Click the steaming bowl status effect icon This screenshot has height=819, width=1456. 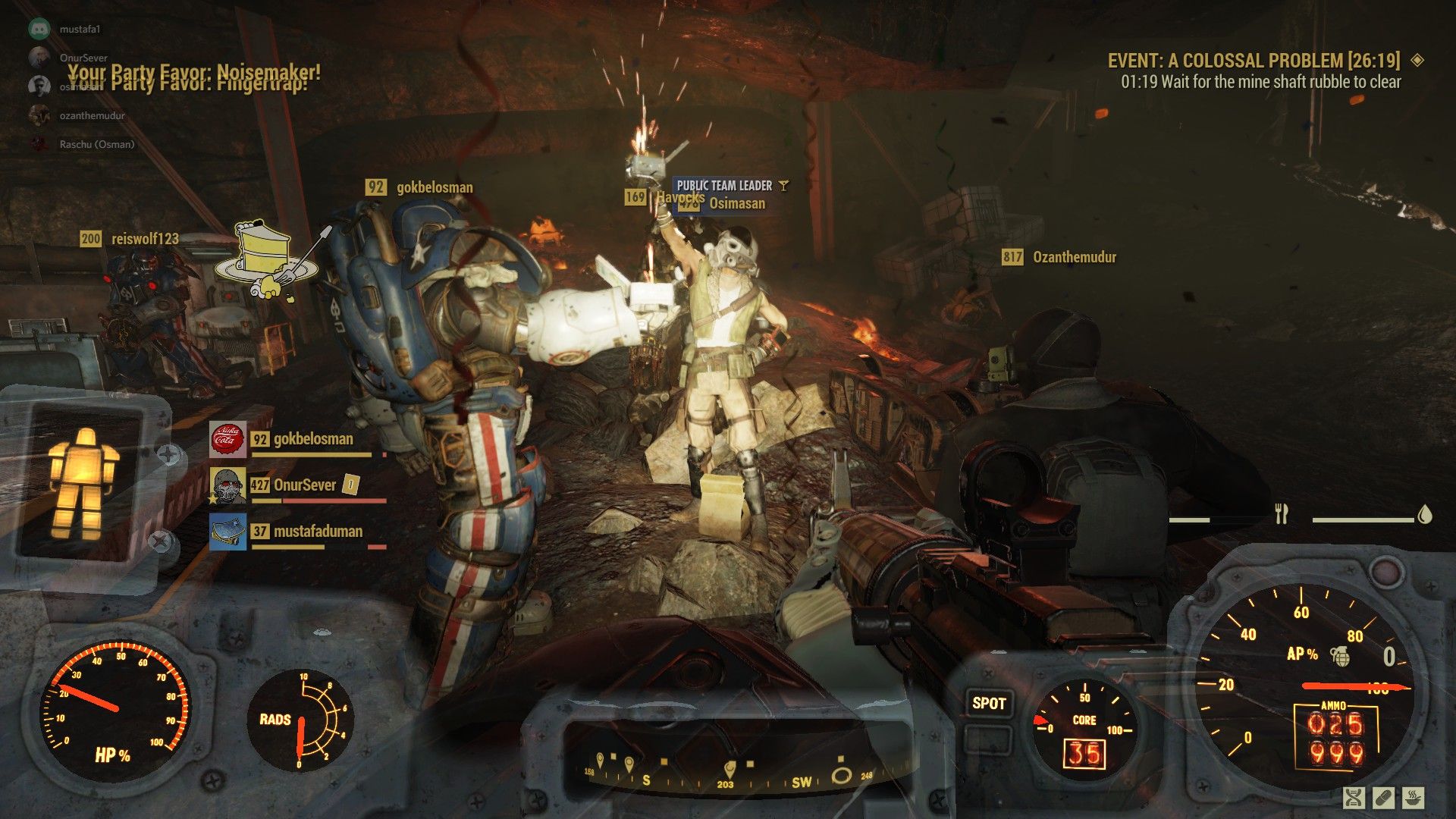pos(1412,797)
